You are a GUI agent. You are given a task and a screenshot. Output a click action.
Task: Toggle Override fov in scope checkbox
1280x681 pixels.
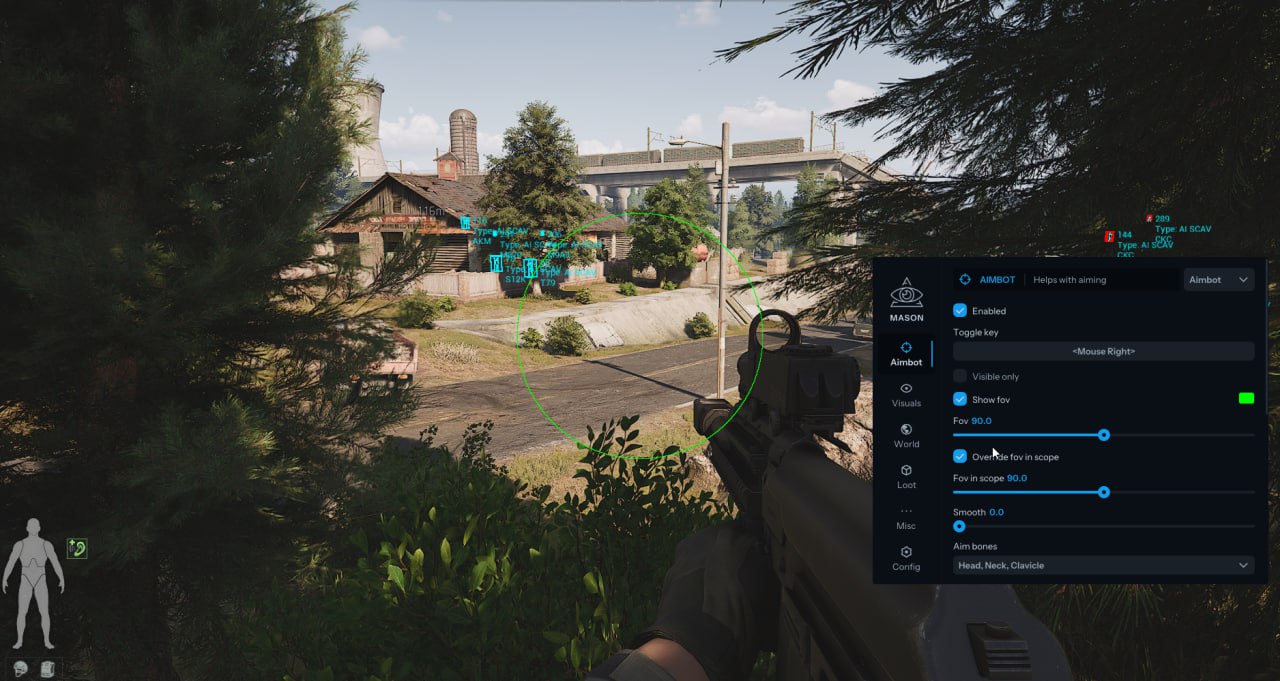coord(960,456)
